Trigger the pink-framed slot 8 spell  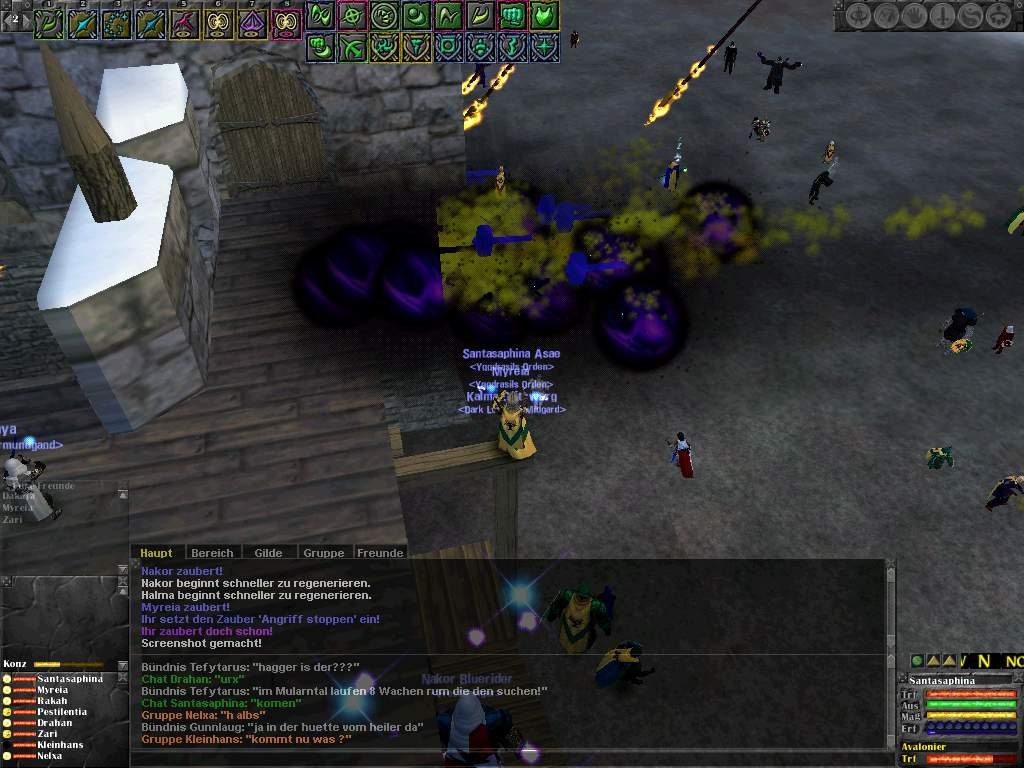point(287,23)
